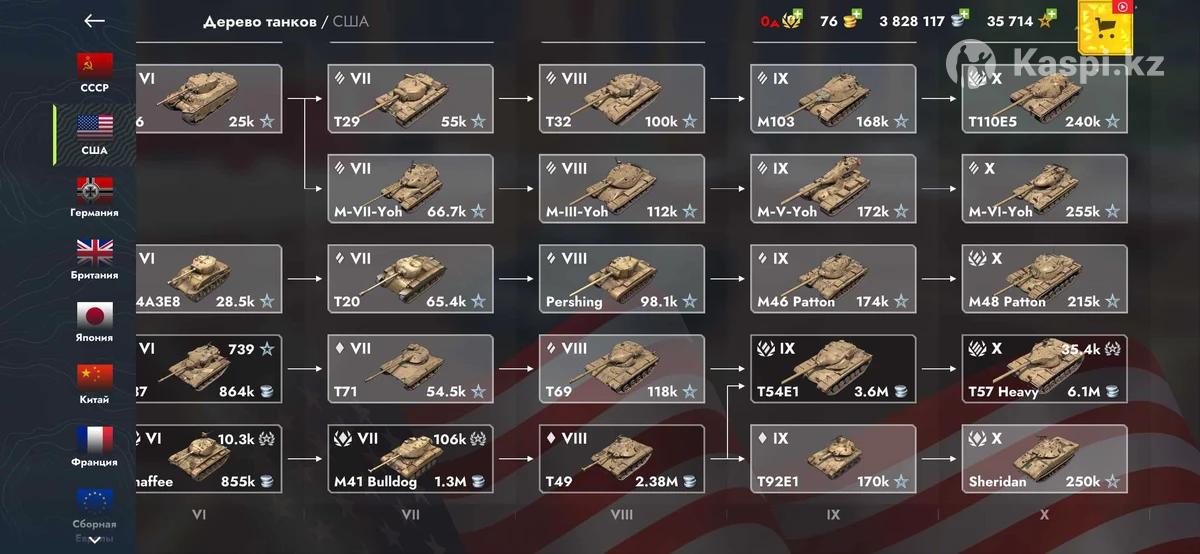The image size is (1200, 554).
Task: Choose the Япония nation tab
Action: point(95,322)
